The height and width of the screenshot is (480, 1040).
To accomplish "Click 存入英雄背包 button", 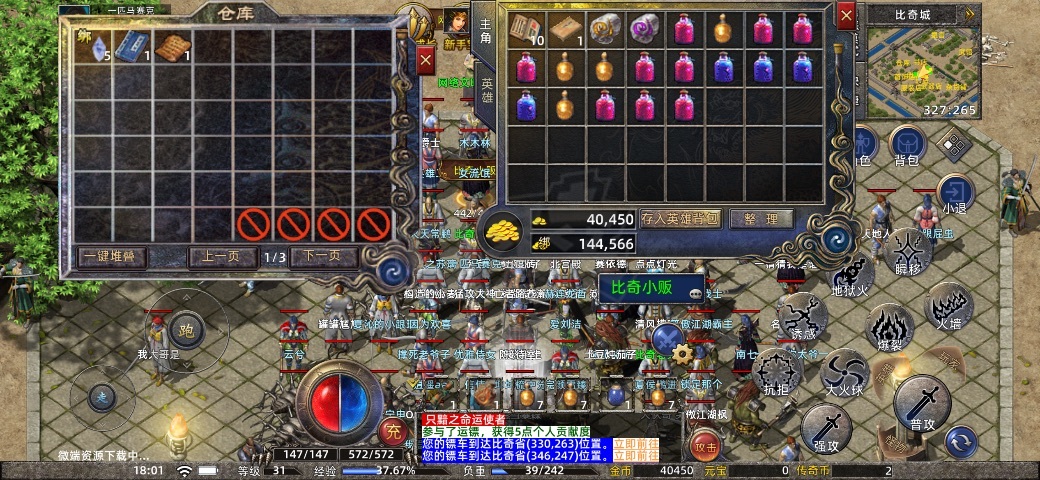I will click(680, 219).
